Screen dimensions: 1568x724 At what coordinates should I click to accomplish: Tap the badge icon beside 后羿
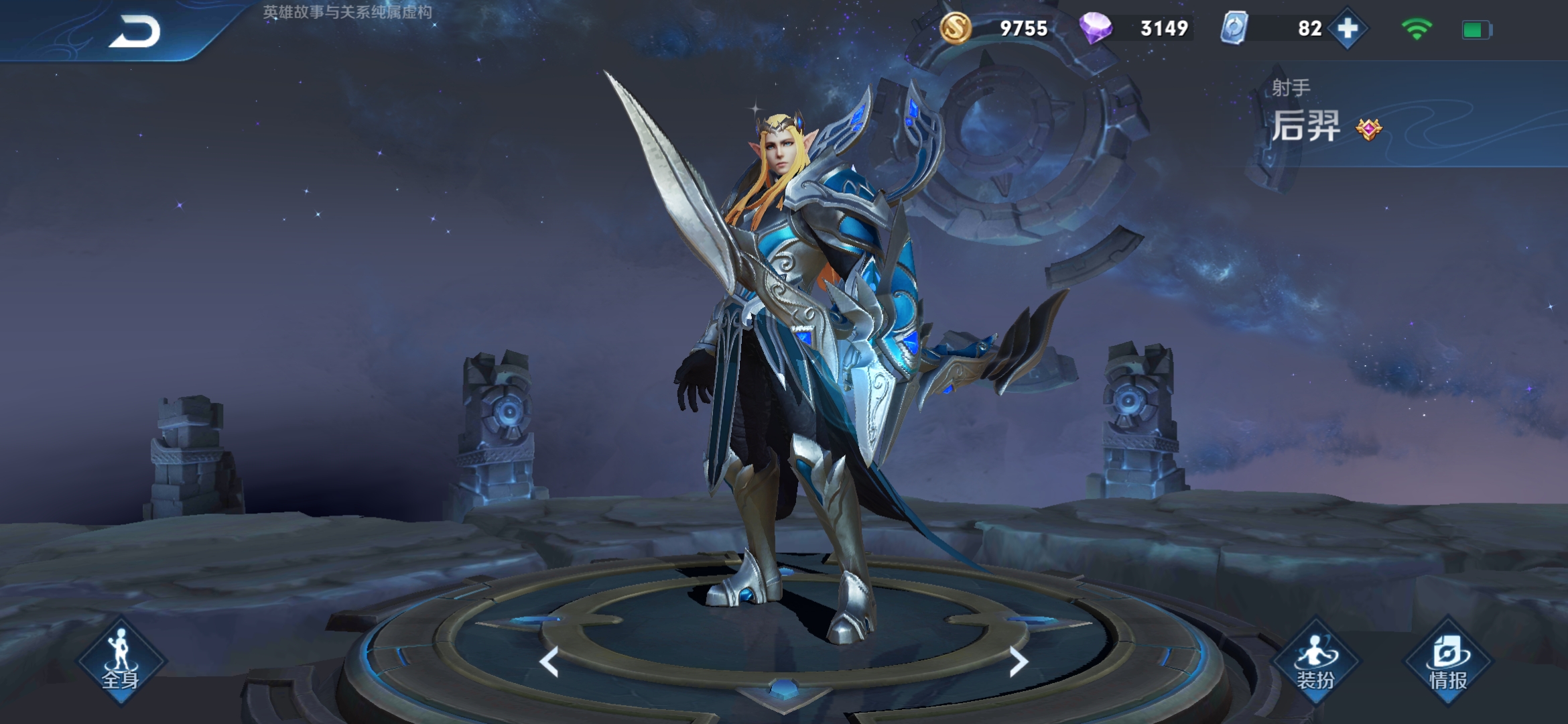point(1368,128)
